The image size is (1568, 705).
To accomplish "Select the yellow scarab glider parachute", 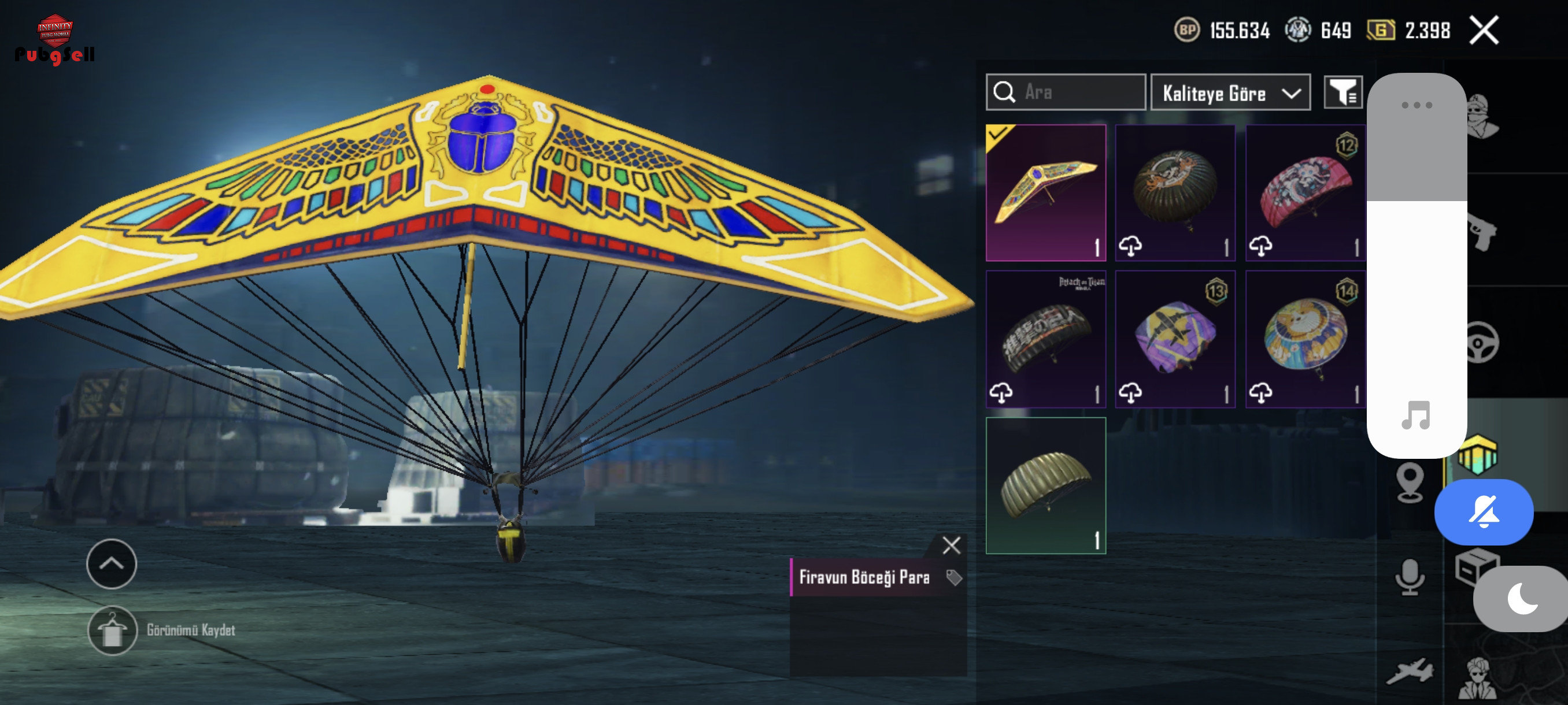I will [x=1045, y=193].
